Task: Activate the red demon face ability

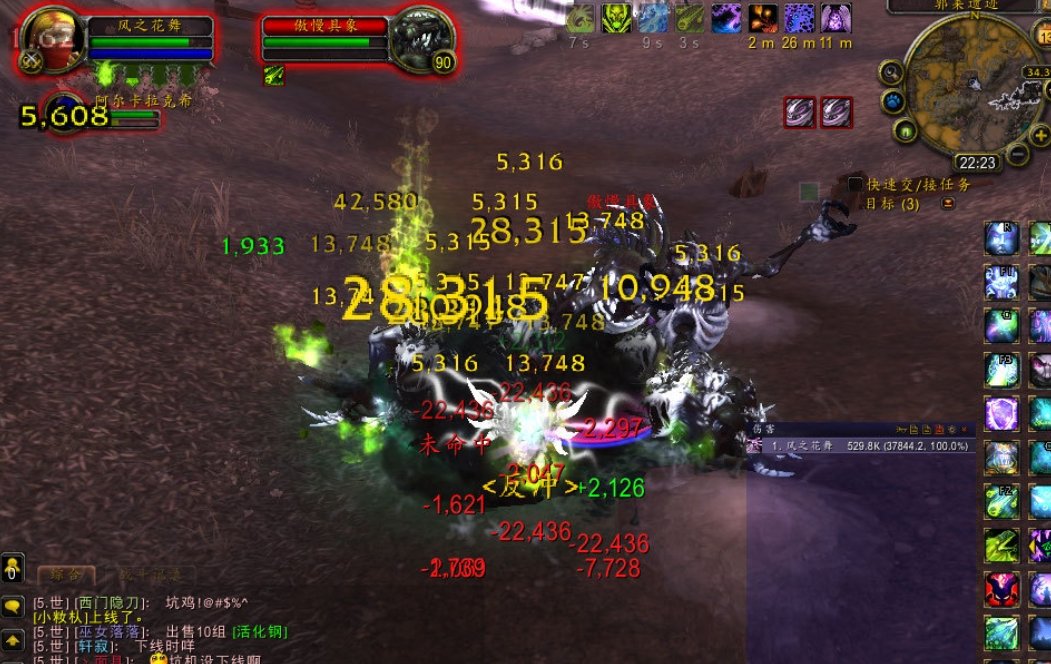Action: point(1001,589)
